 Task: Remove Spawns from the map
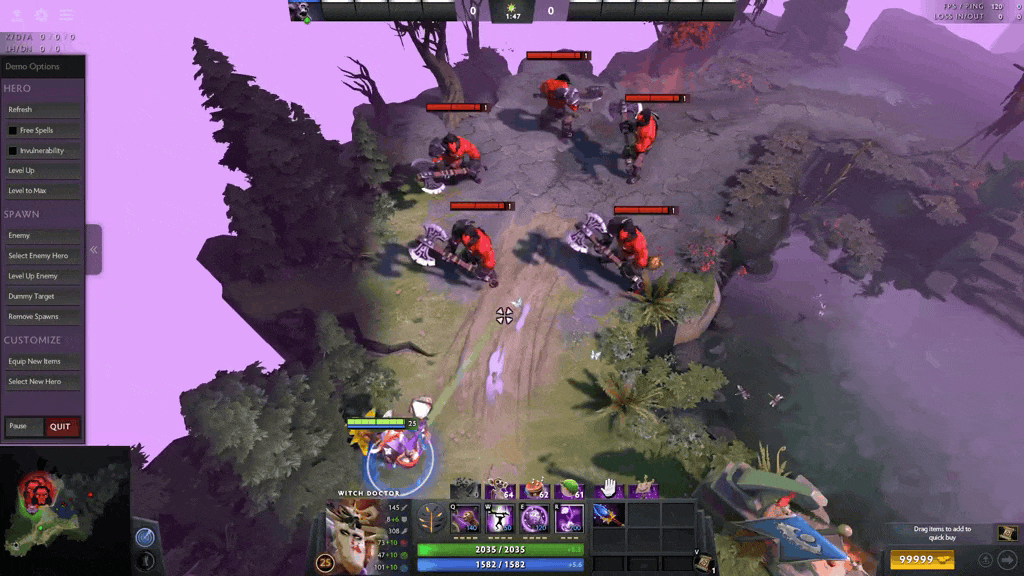click(42, 317)
